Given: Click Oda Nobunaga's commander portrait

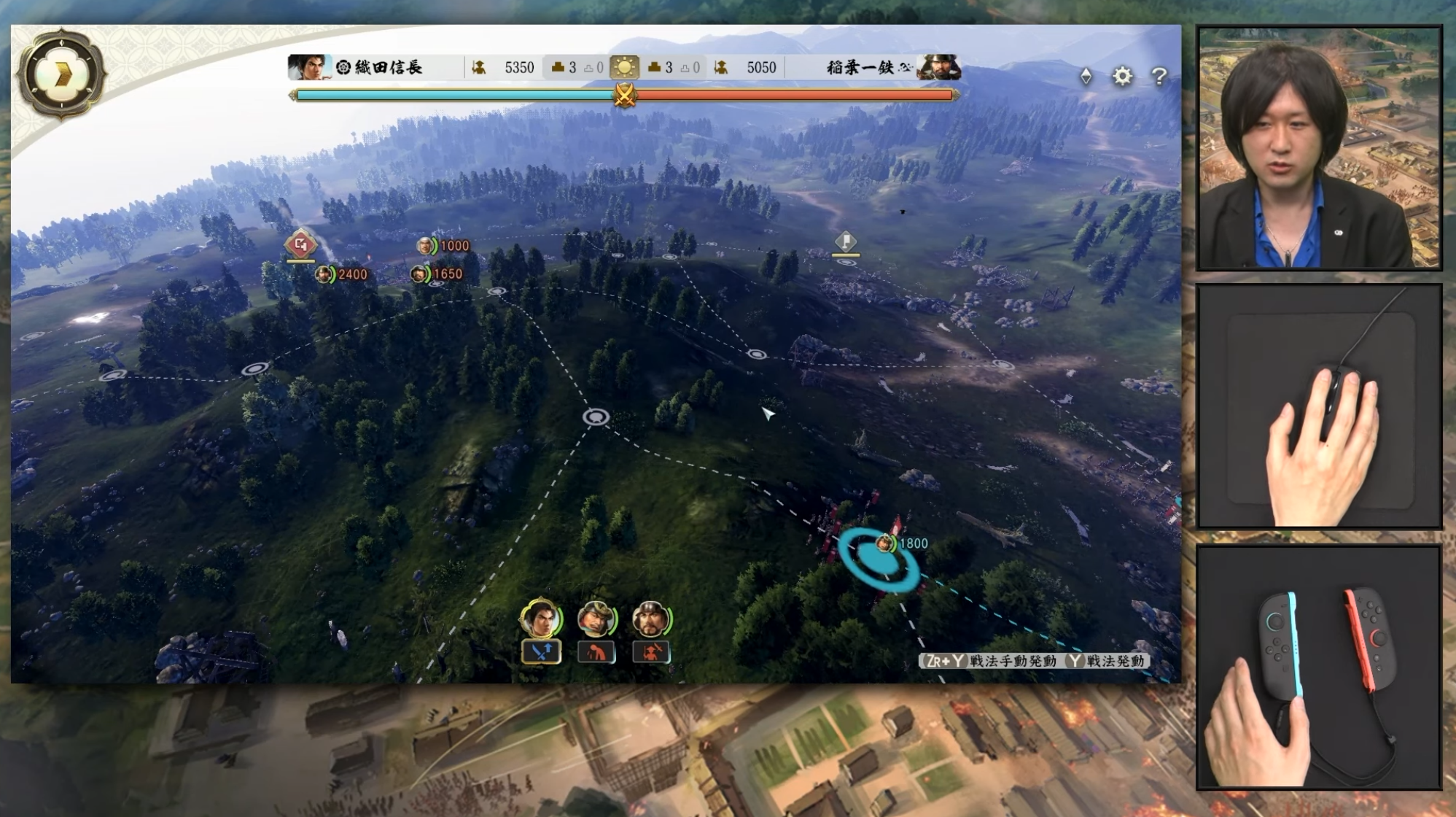Looking at the screenshot, I should (308, 67).
